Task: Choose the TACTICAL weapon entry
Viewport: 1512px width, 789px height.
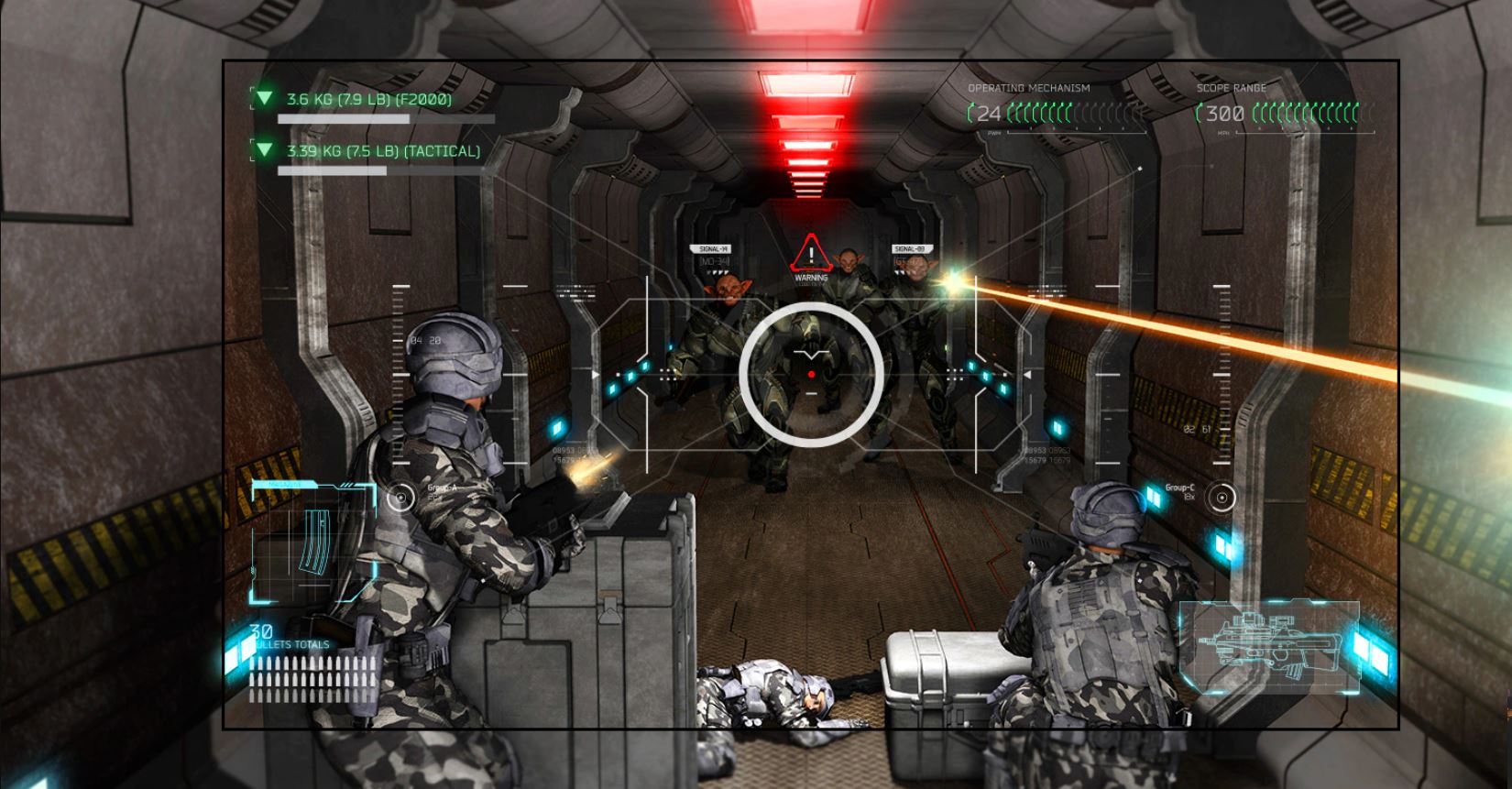Action: (382, 151)
